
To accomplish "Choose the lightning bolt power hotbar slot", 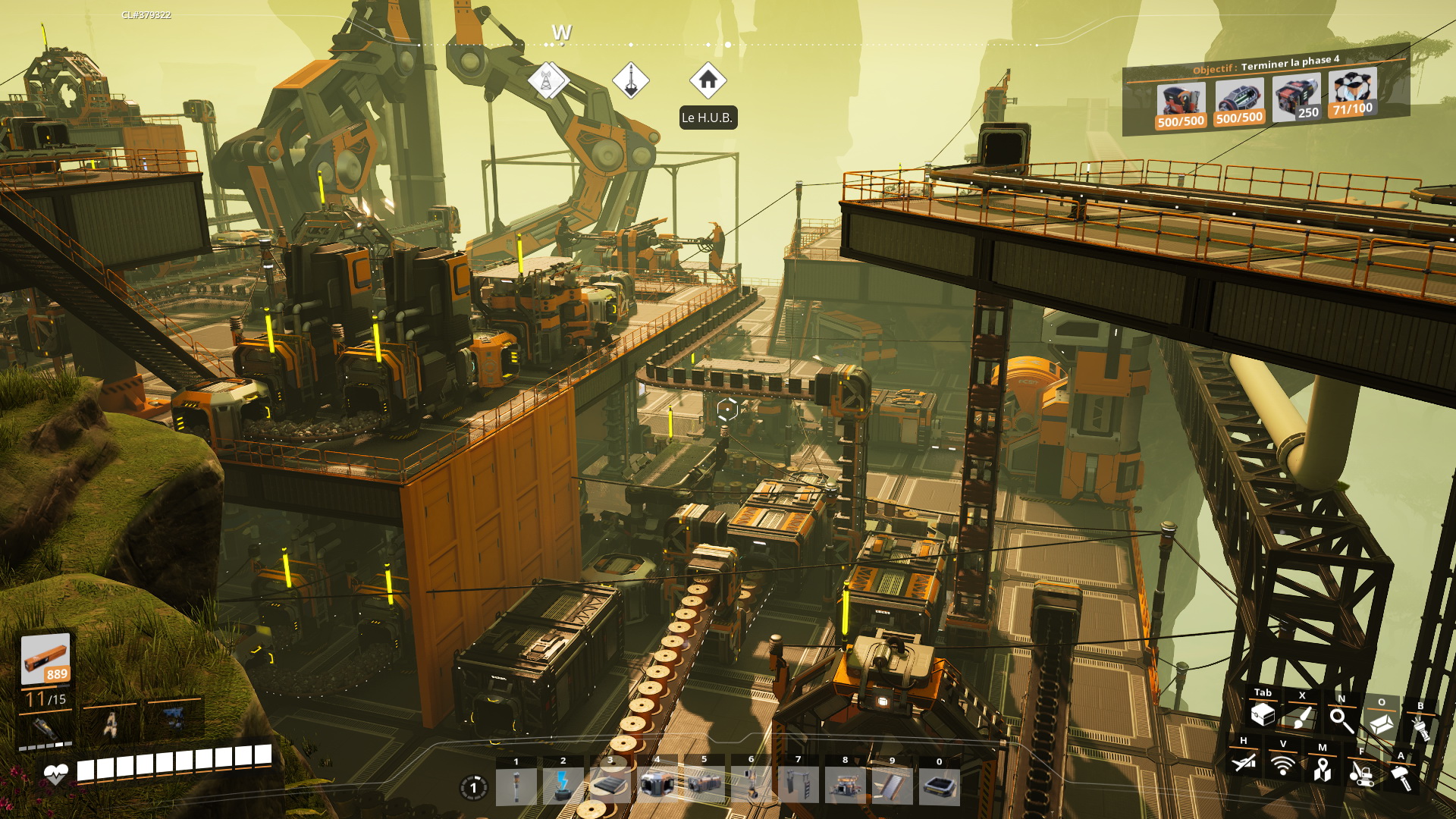I will (x=563, y=786).
